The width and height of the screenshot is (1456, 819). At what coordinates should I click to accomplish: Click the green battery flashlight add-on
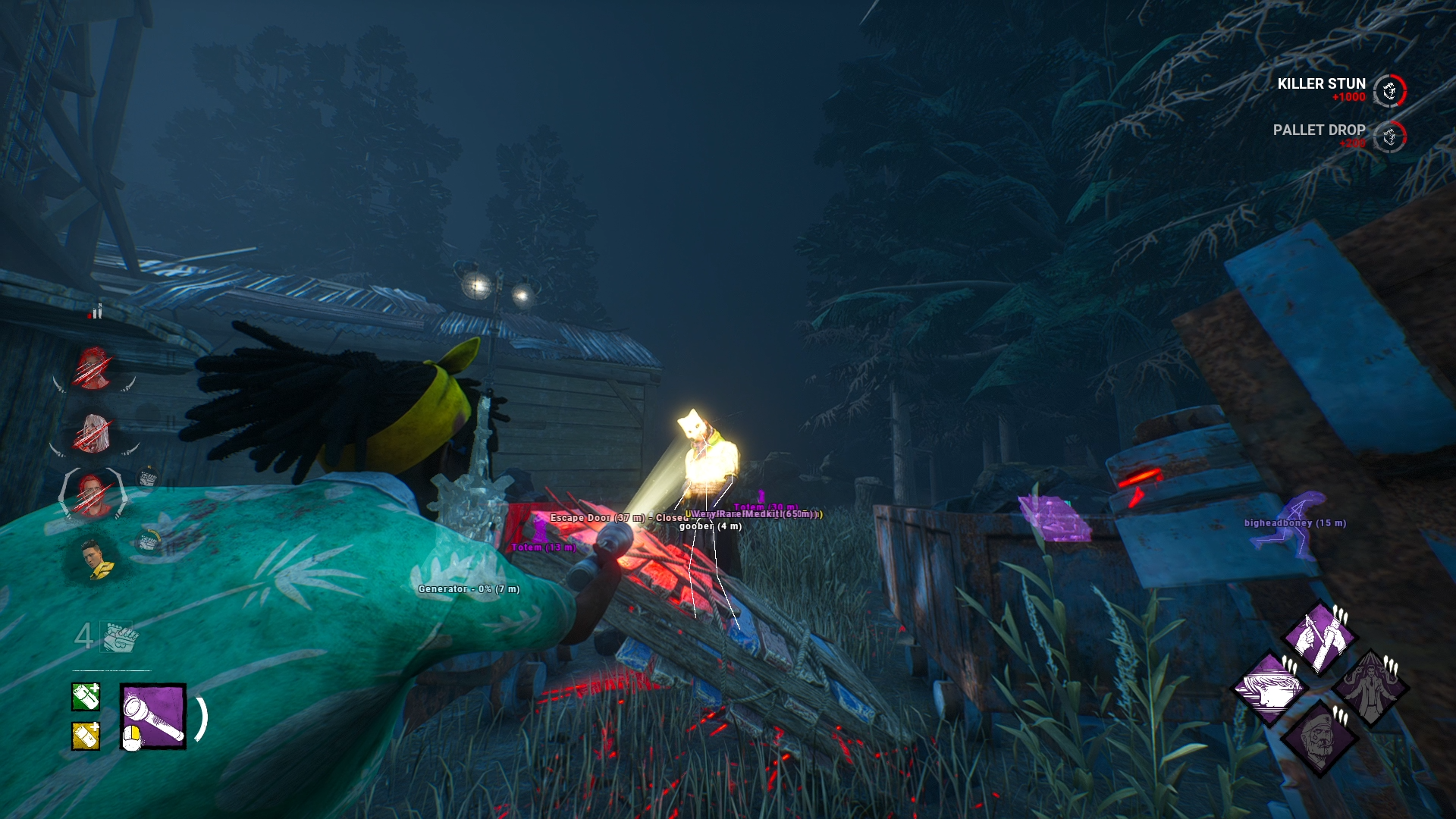point(86,697)
